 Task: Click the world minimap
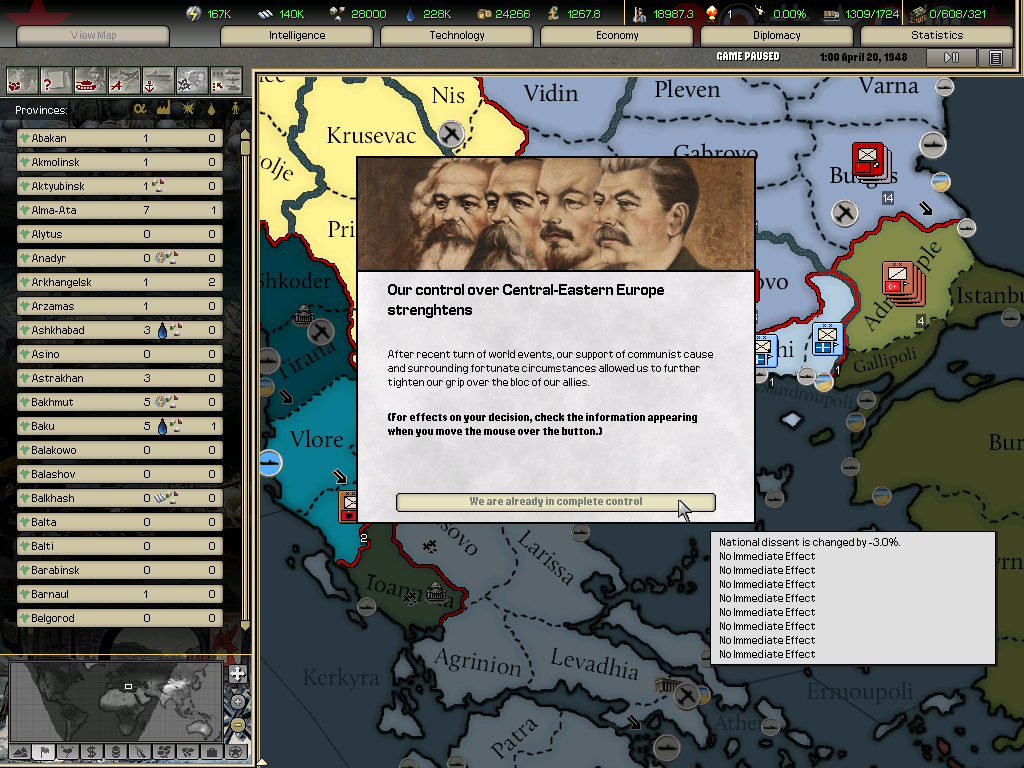115,700
